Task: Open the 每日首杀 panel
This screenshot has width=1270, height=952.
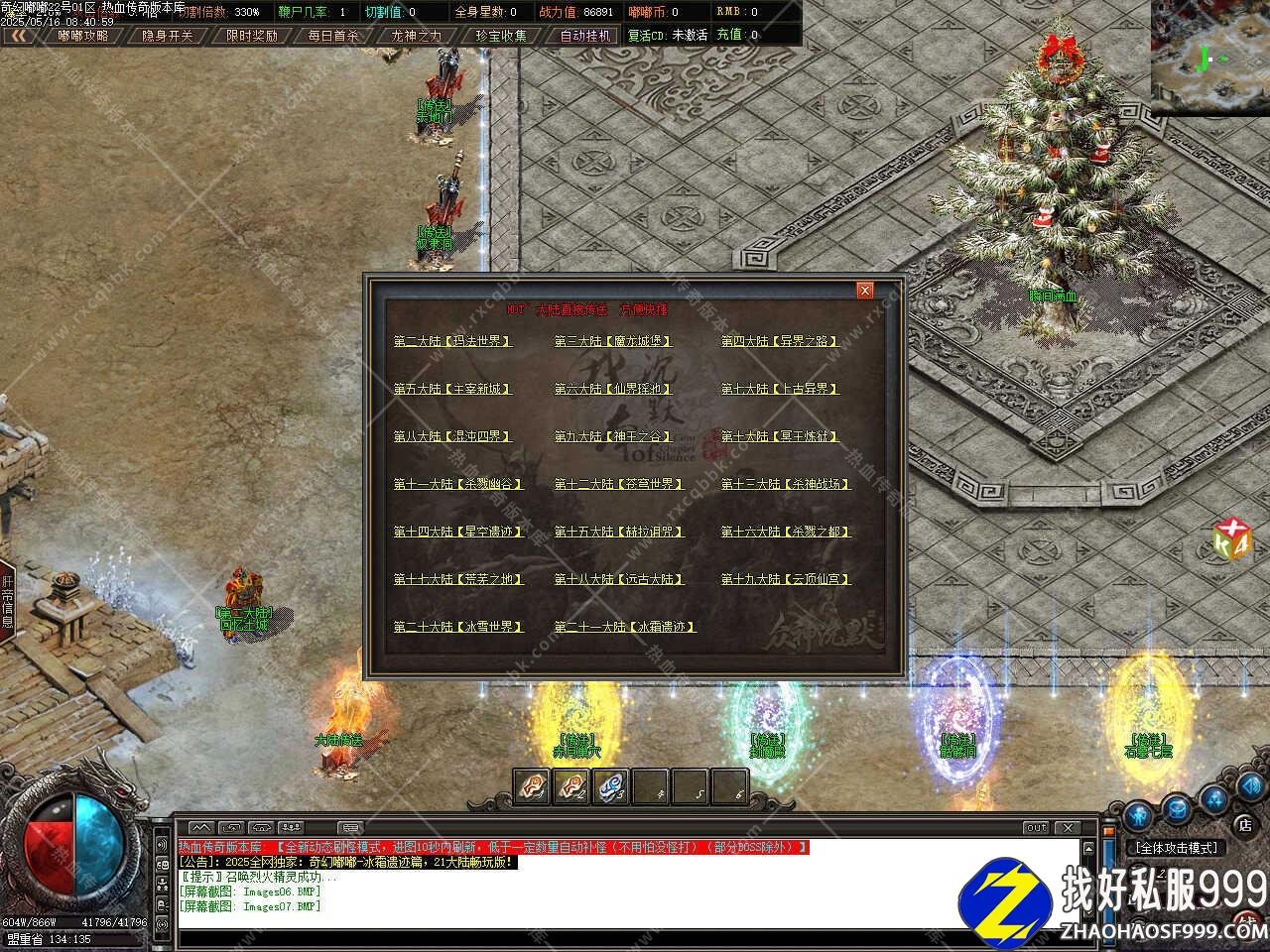Action: 334,35
